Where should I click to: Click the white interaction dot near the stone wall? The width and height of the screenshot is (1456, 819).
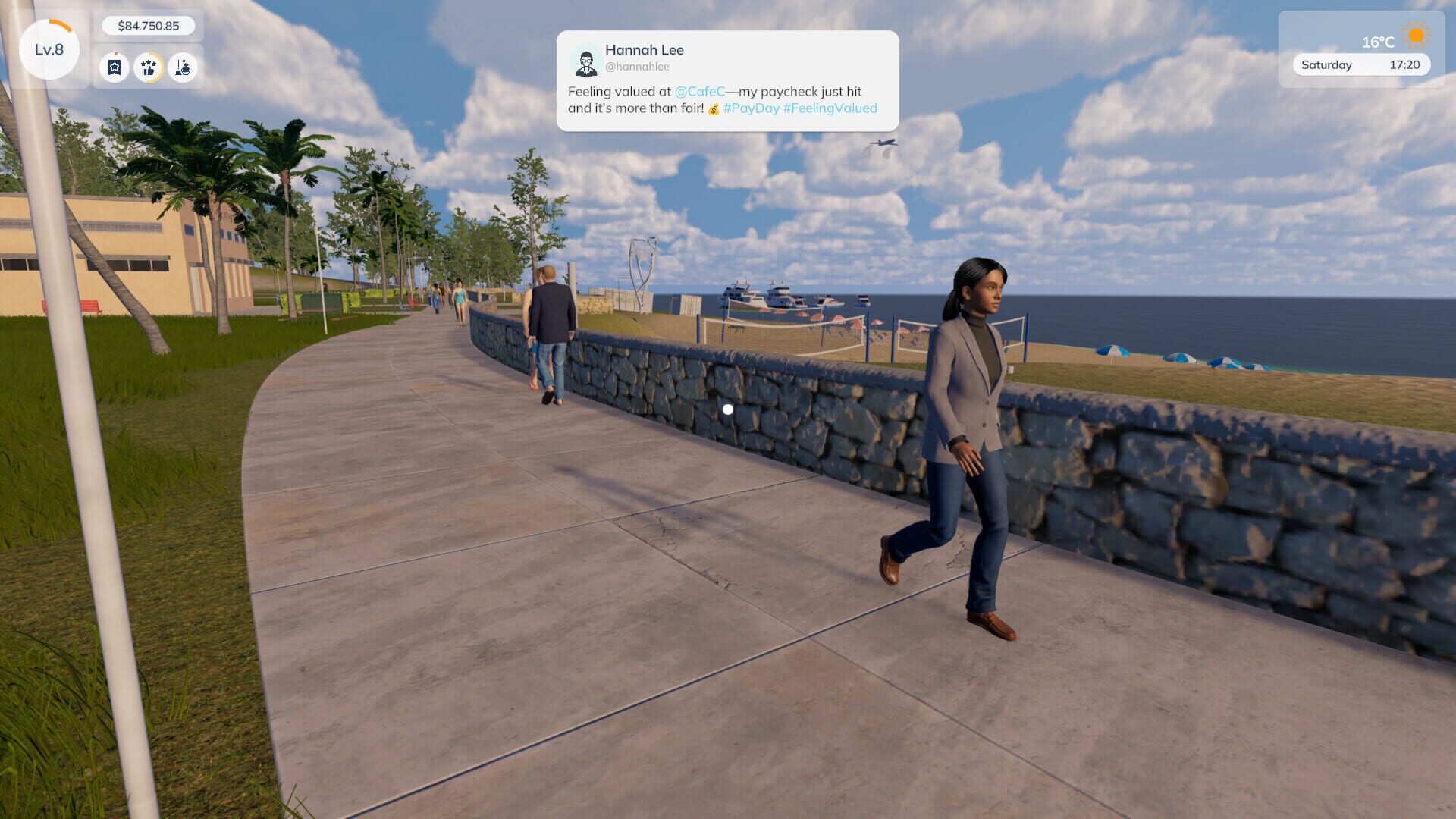(730, 408)
